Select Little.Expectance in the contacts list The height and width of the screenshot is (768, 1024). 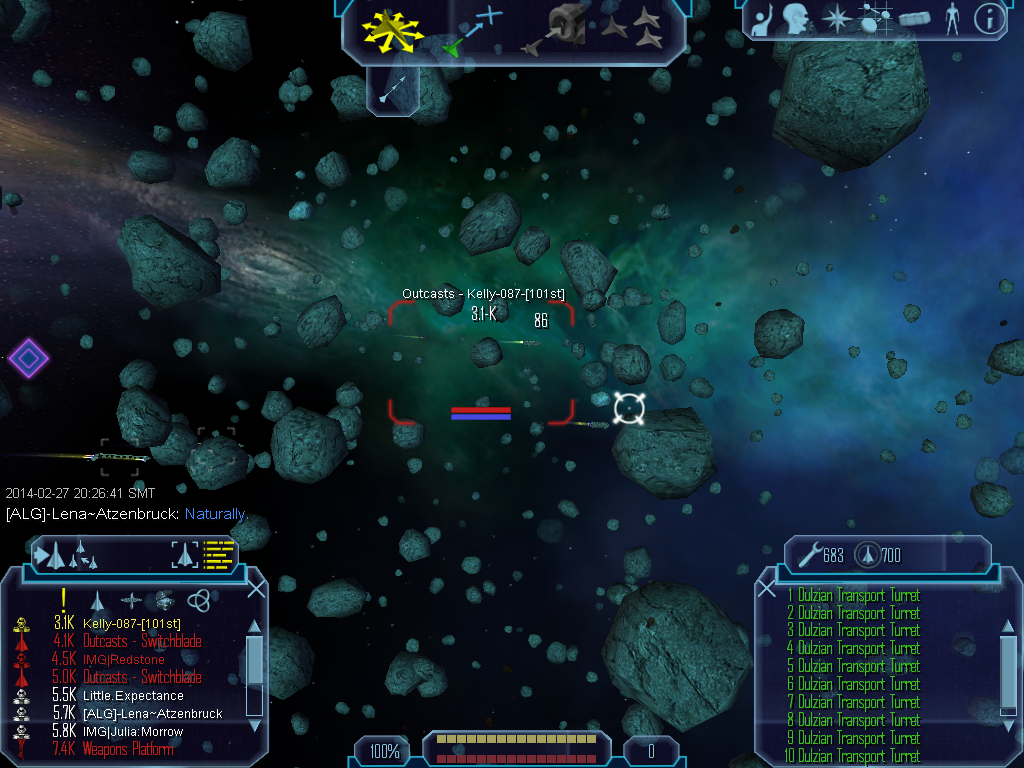pyautogui.click(x=133, y=696)
